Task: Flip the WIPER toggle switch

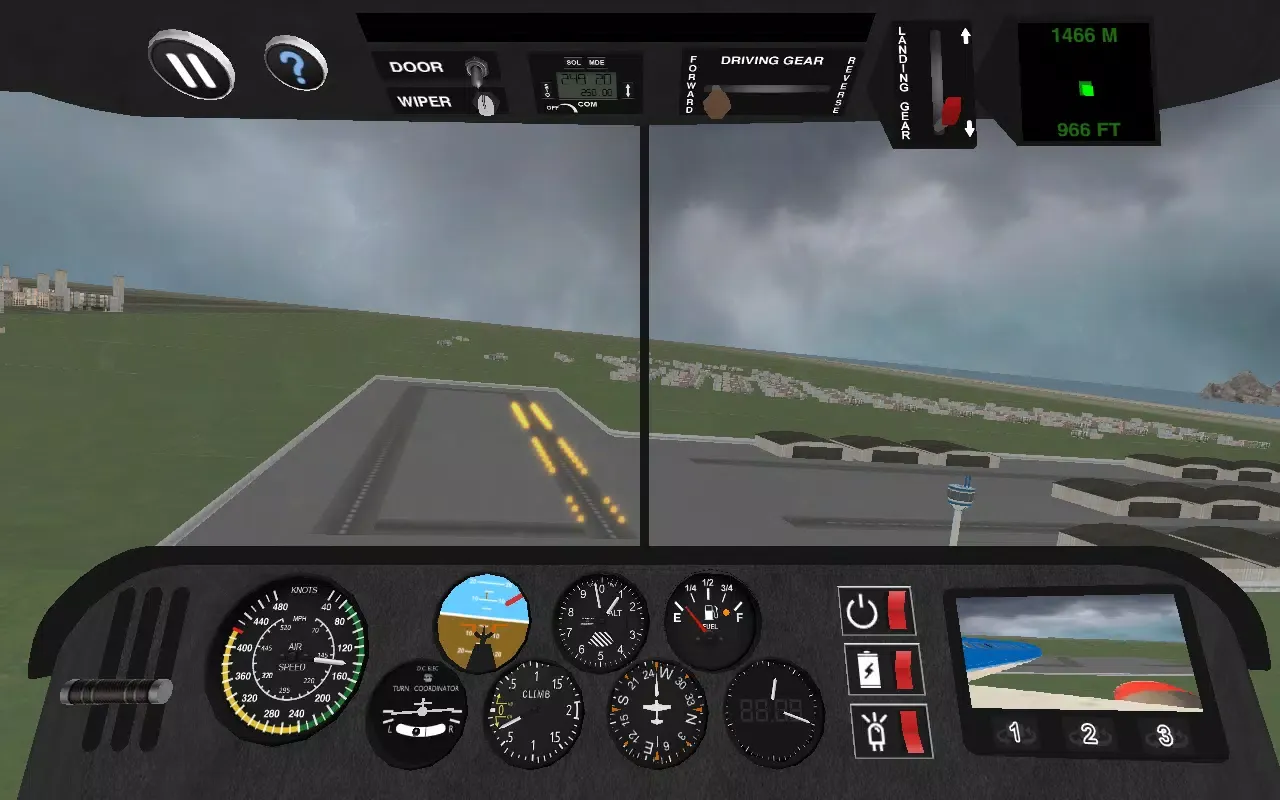Action: pyautogui.click(x=488, y=102)
